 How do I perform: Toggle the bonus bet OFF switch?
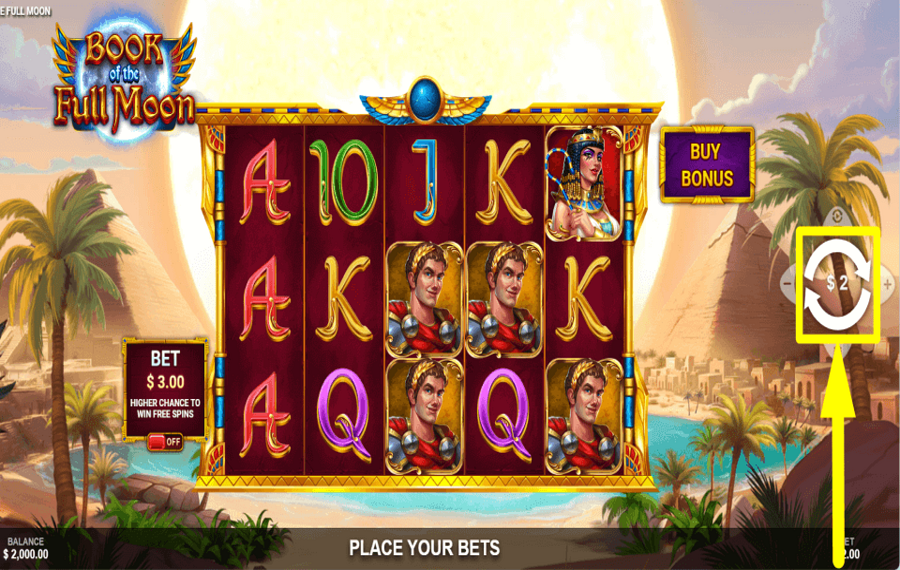tap(165, 440)
